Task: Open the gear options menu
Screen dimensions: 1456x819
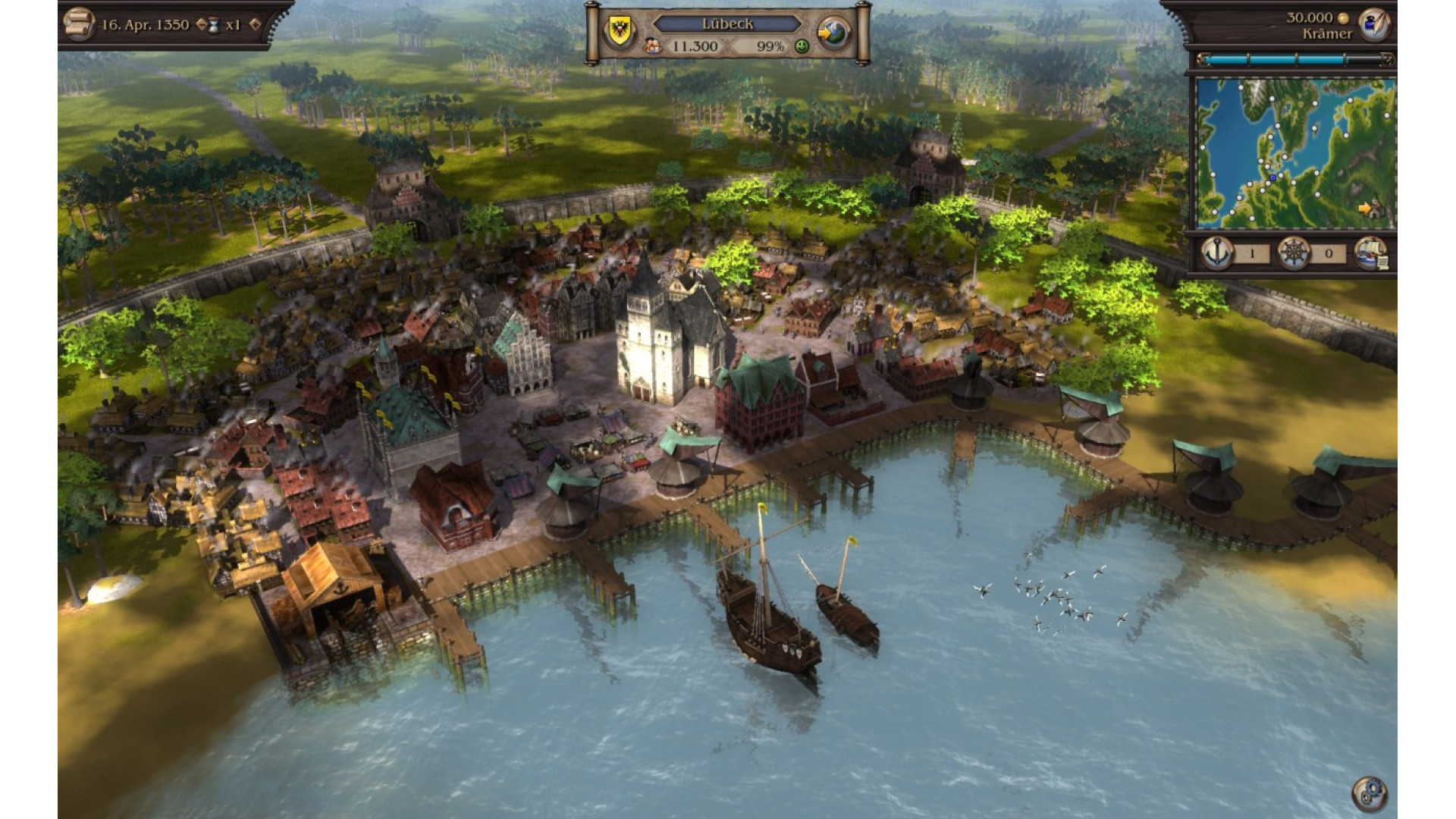Action: (1369, 794)
